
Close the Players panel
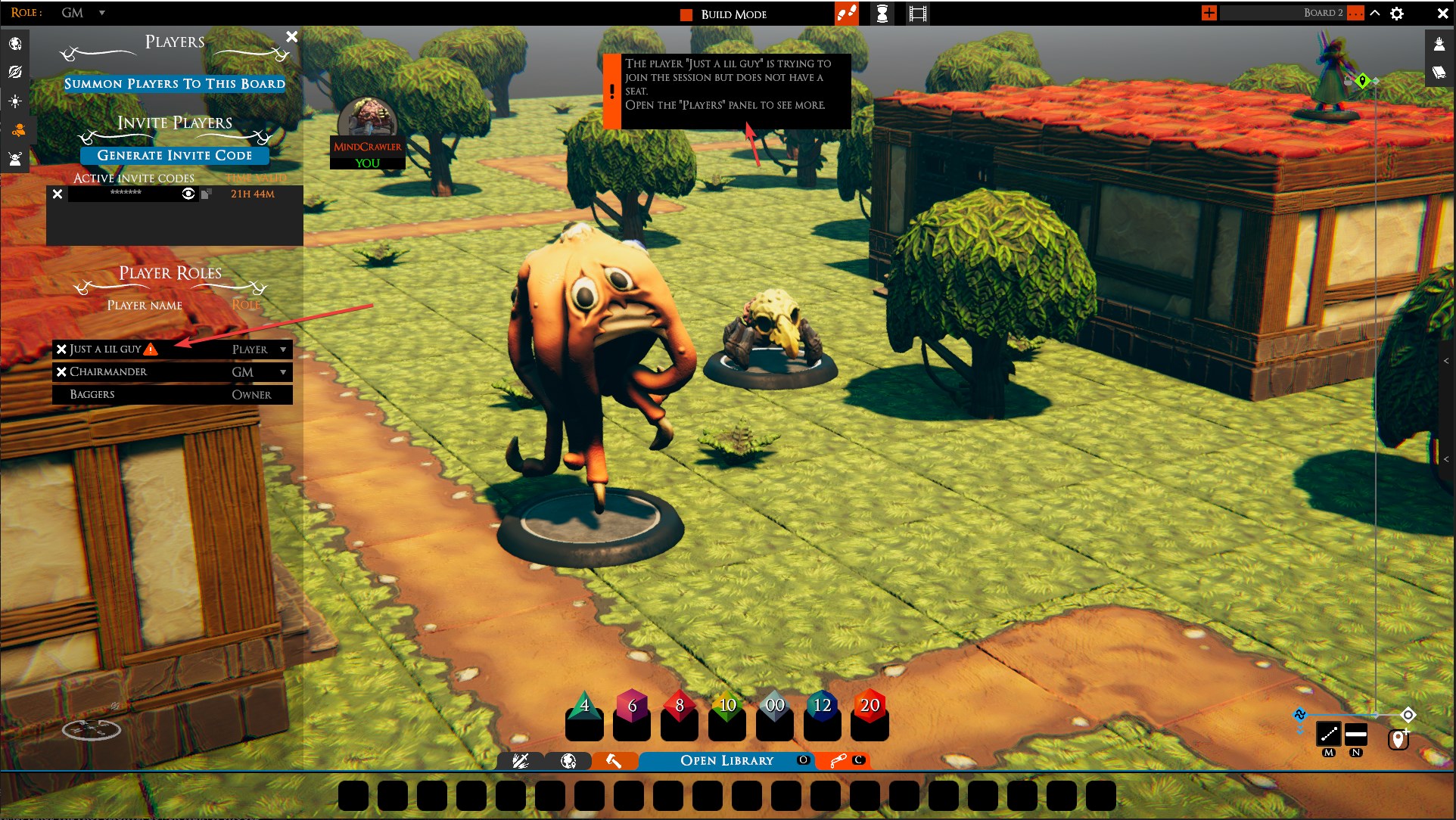[x=291, y=36]
